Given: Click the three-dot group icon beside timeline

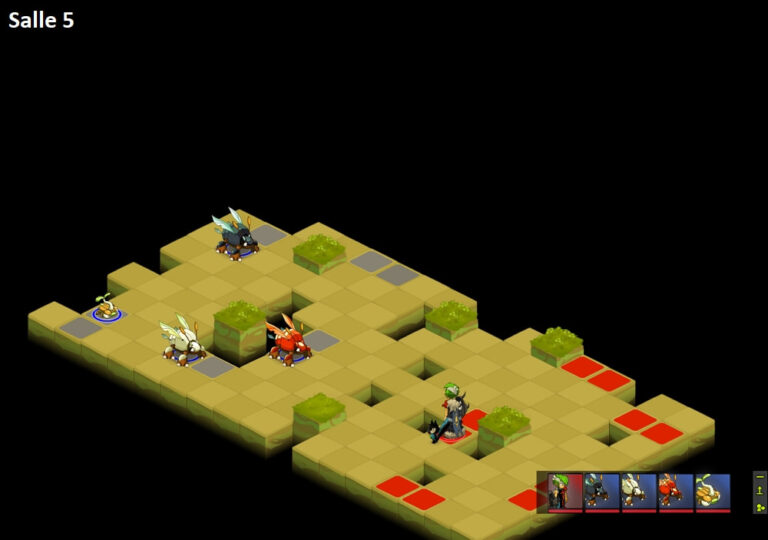Looking at the screenshot, I should 759,506.
